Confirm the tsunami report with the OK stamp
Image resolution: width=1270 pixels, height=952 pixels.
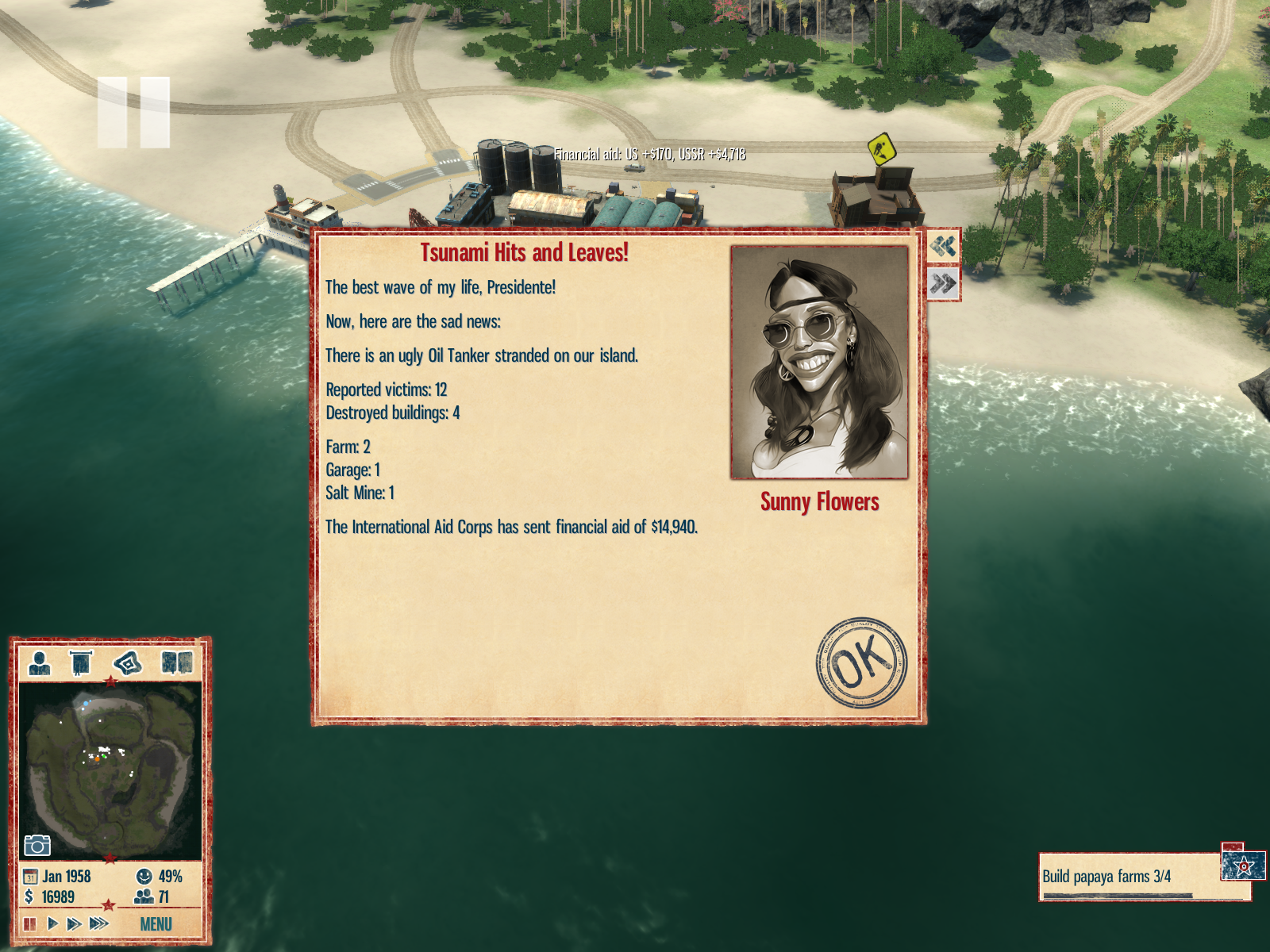tap(861, 663)
